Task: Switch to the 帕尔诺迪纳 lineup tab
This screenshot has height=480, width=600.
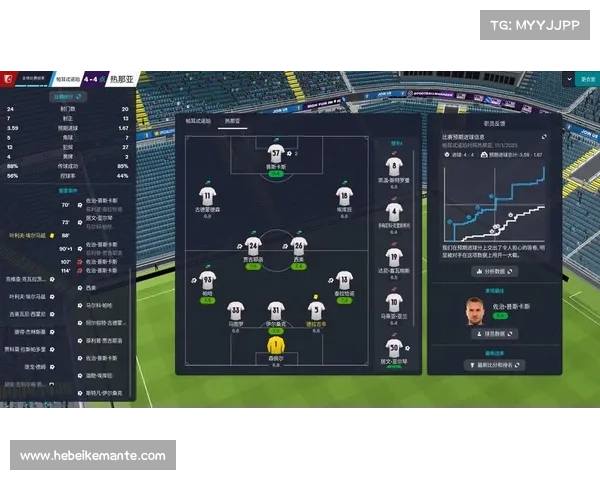Action: [x=199, y=120]
